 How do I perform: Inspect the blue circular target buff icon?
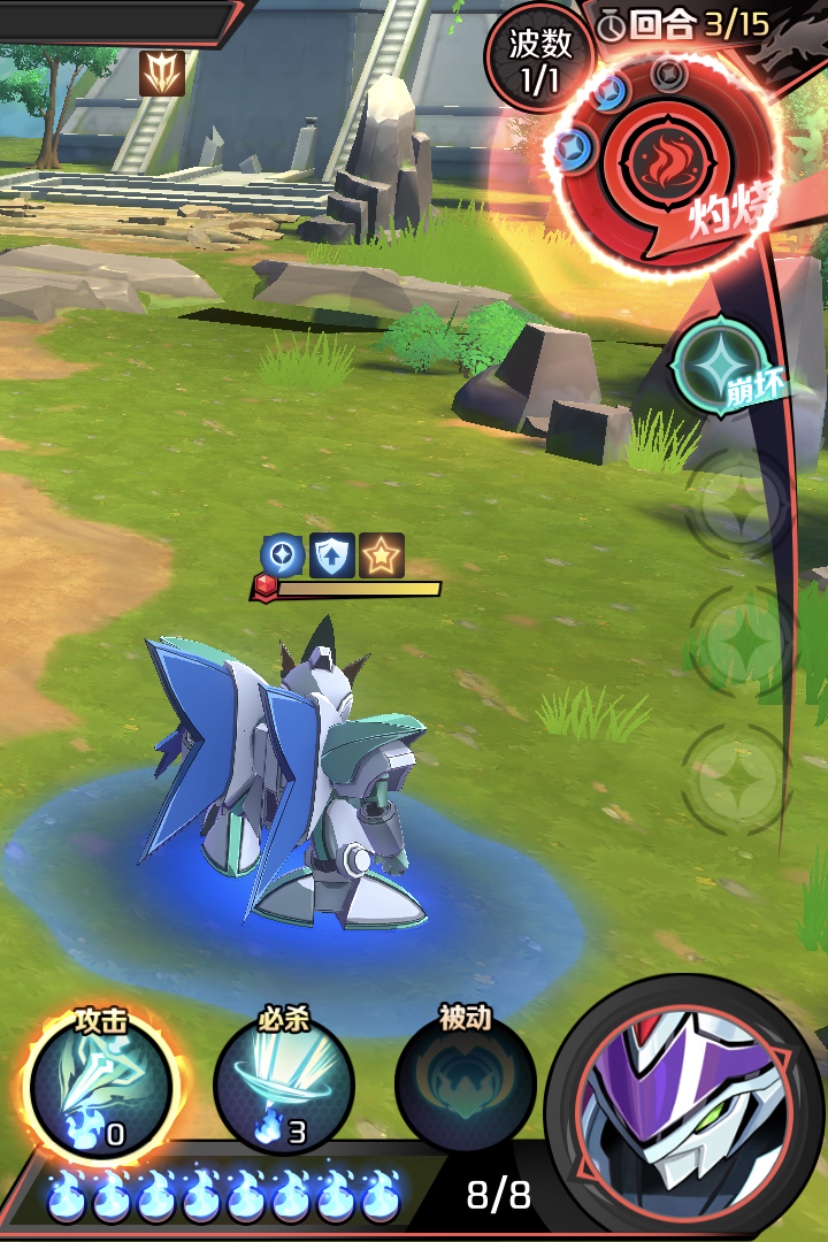pos(282,555)
